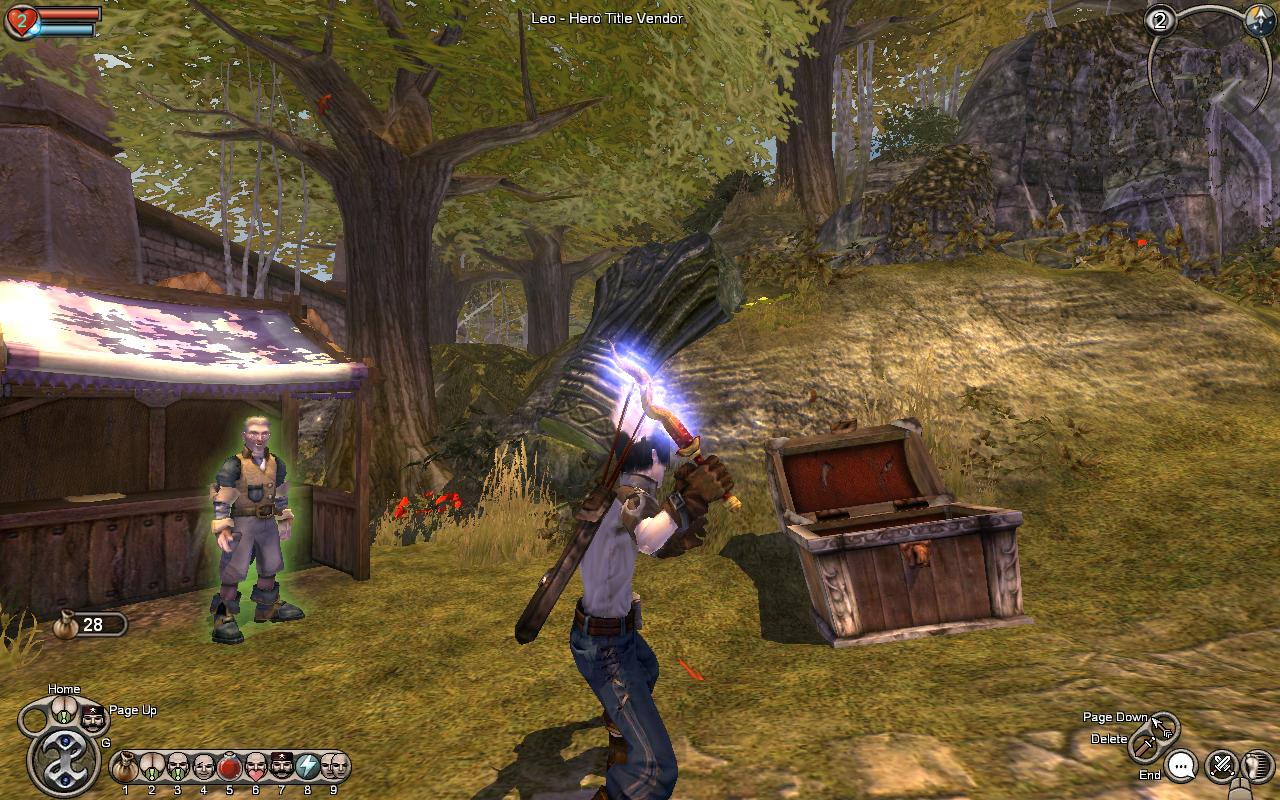Select the two-faces expression in slot 9
Screen dimensions: 1280x800
coord(334,768)
